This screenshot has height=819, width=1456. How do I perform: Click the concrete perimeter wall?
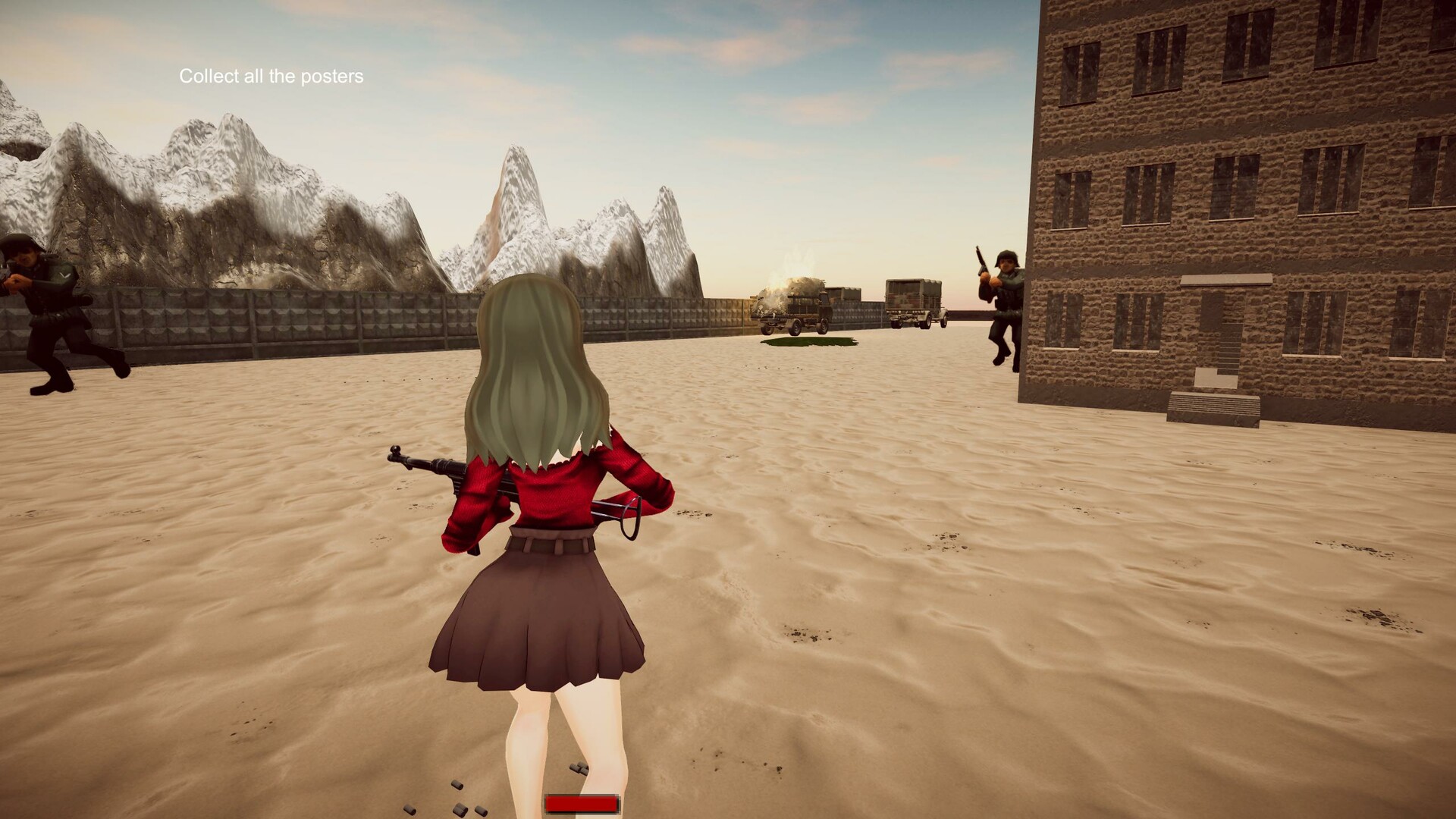303,318
